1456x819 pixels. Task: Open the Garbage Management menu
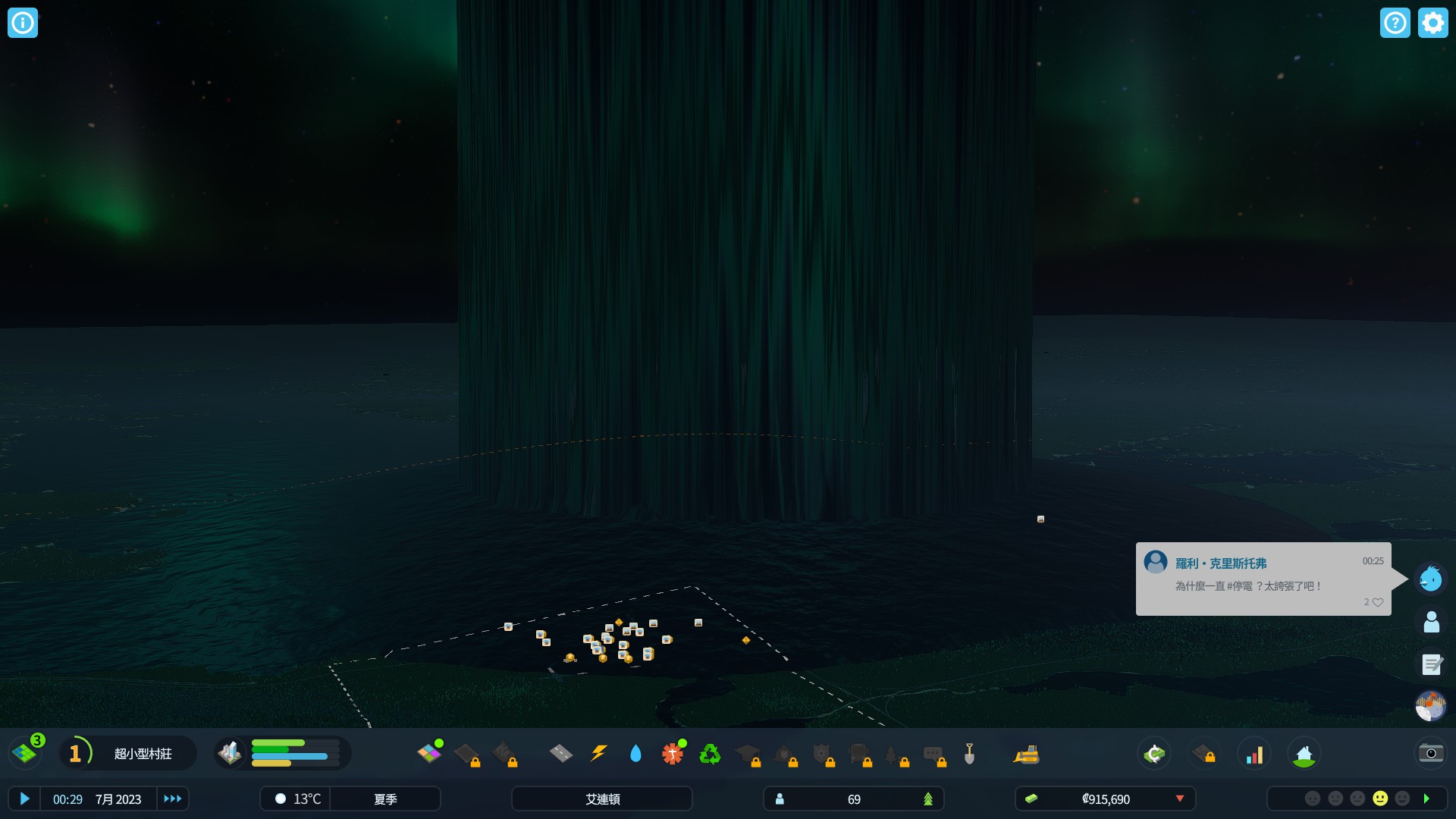click(711, 753)
